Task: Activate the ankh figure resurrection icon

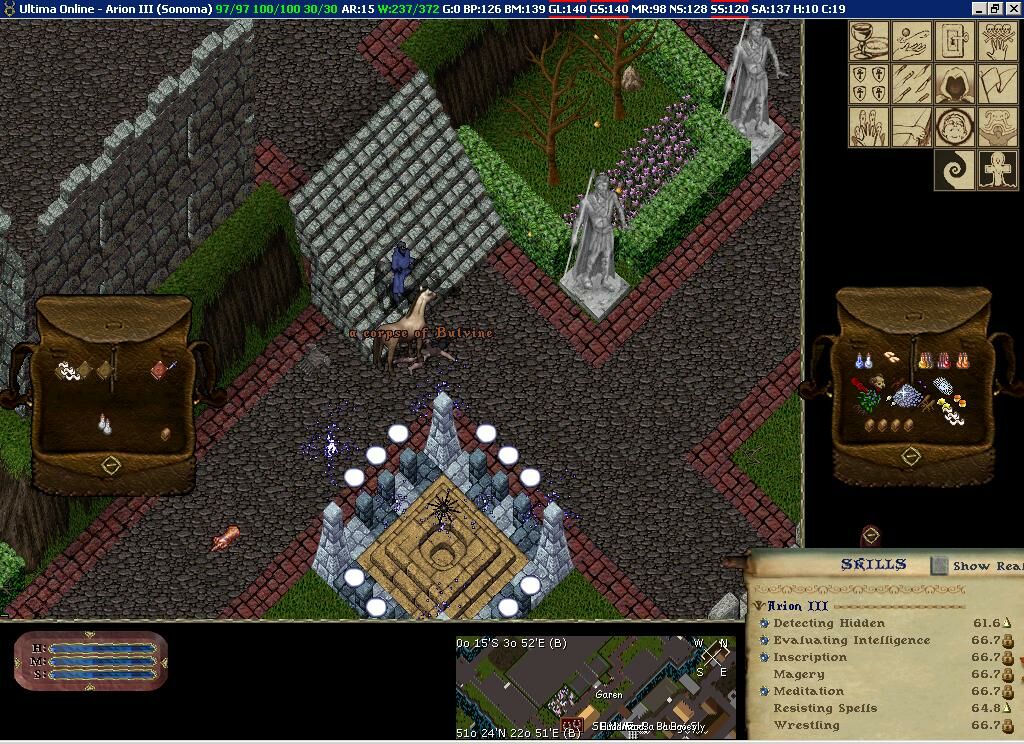Action: tap(997, 170)
